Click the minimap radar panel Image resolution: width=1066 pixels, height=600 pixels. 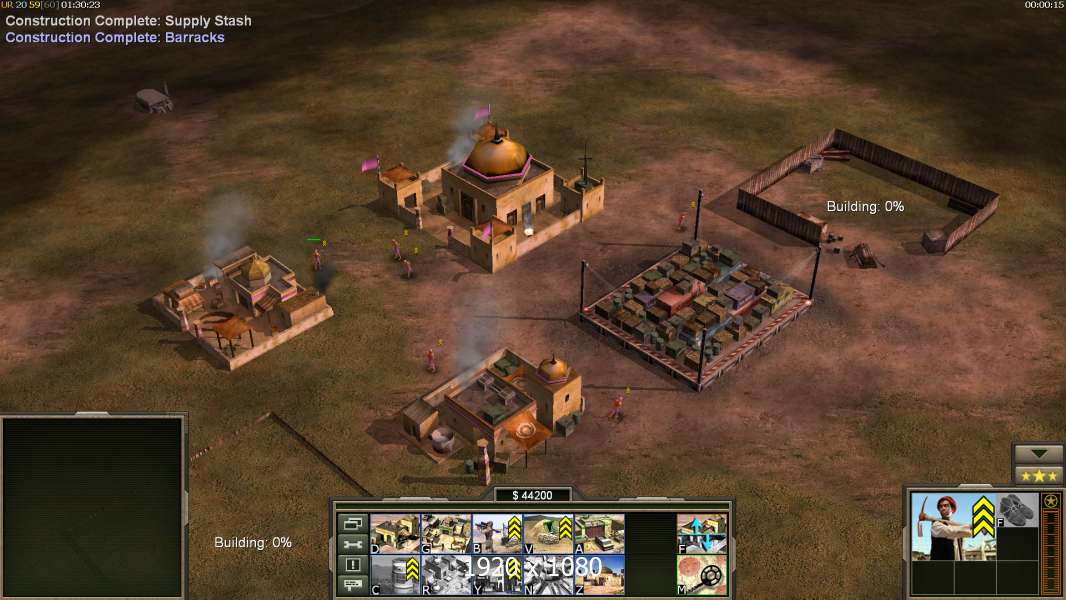(93, 507)
